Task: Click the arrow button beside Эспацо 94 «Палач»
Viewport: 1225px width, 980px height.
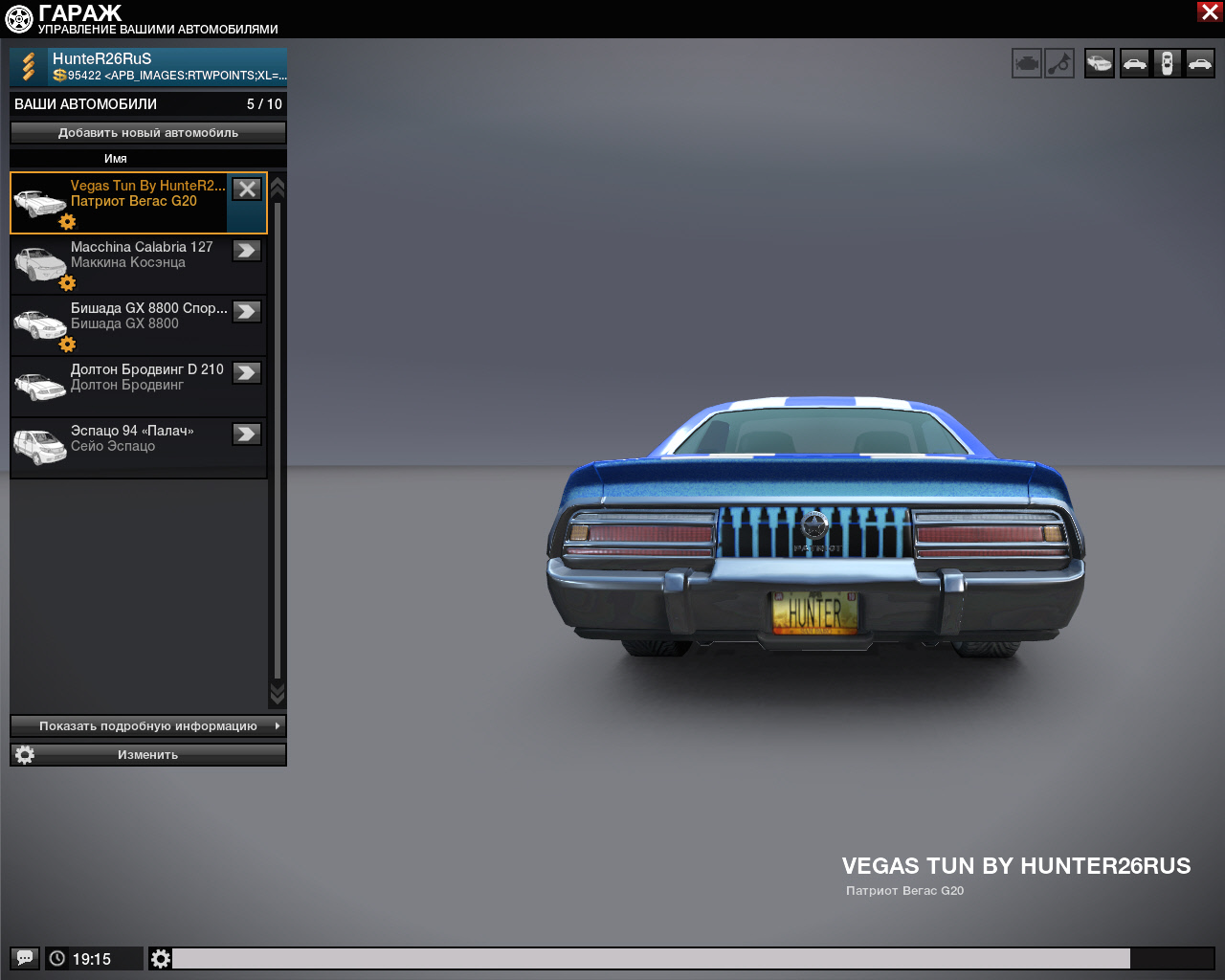Action: click(247, 434)
